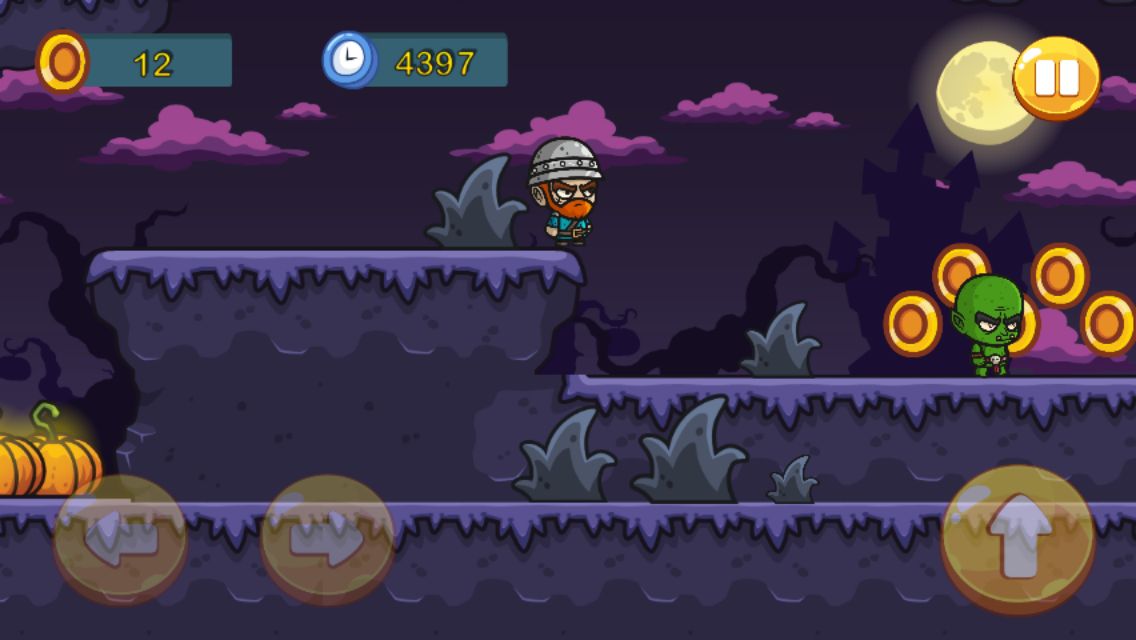Image resolution: width=1136 pixels, height=640 pixels.
Task: Tap the right arrow move button
Action: [327, 541]
